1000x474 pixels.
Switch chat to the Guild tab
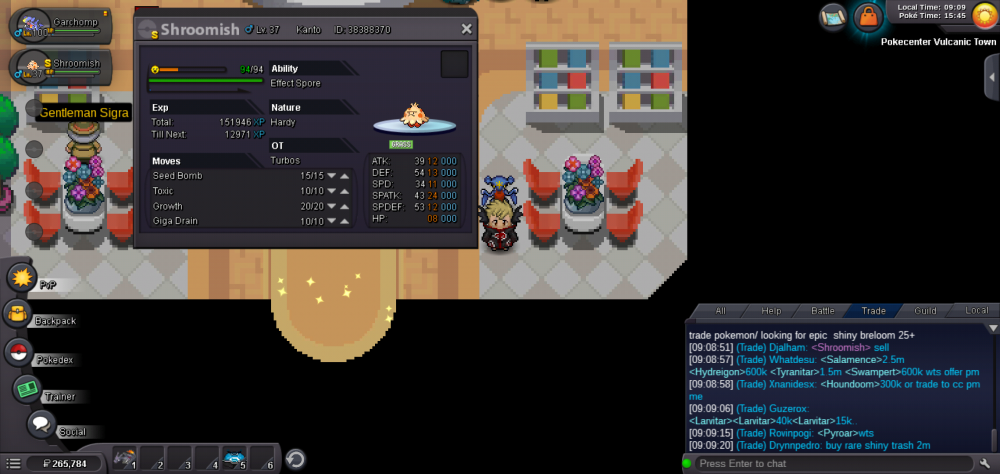pos(925,310)
